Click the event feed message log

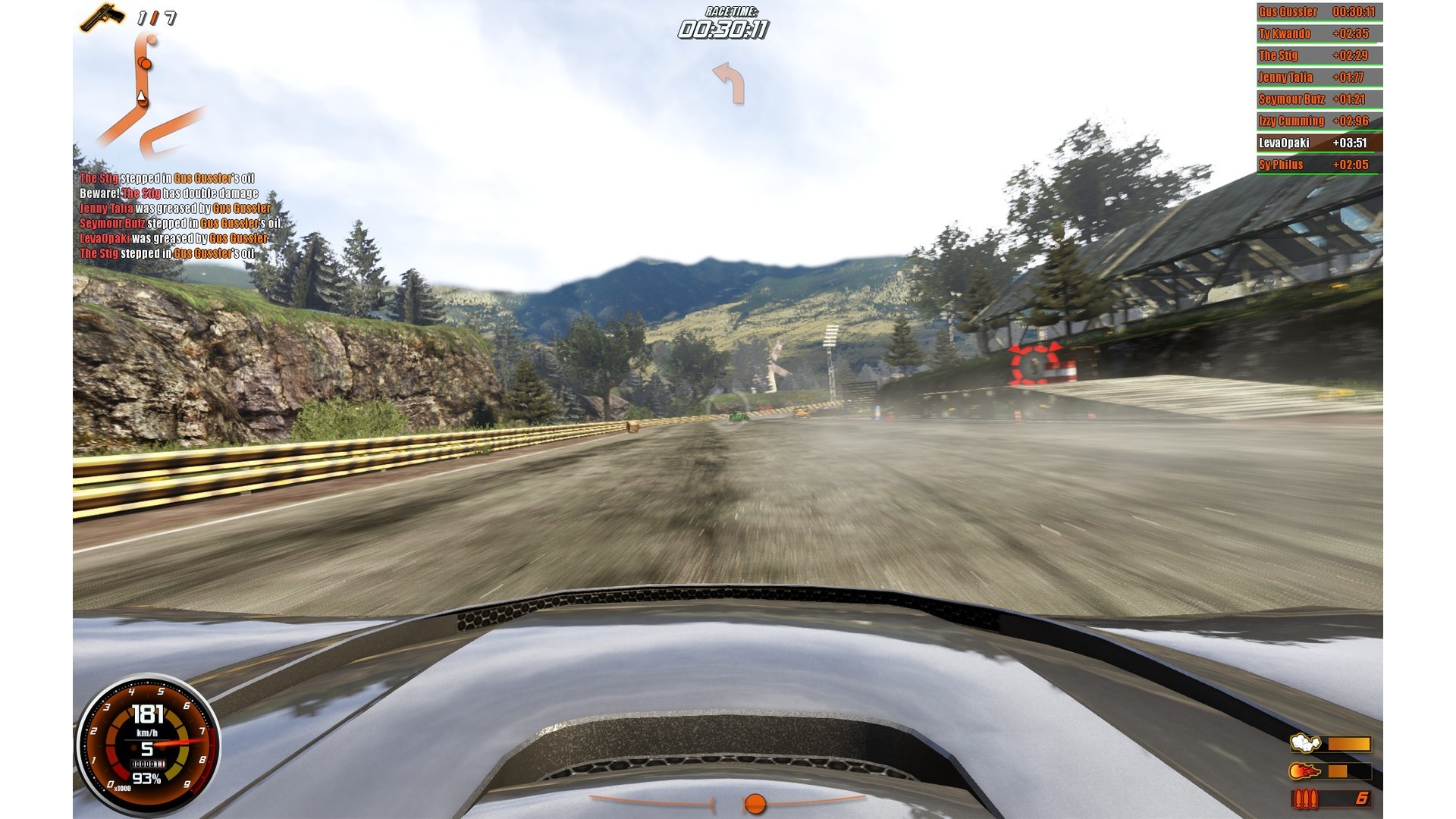[x=180, y=216]
